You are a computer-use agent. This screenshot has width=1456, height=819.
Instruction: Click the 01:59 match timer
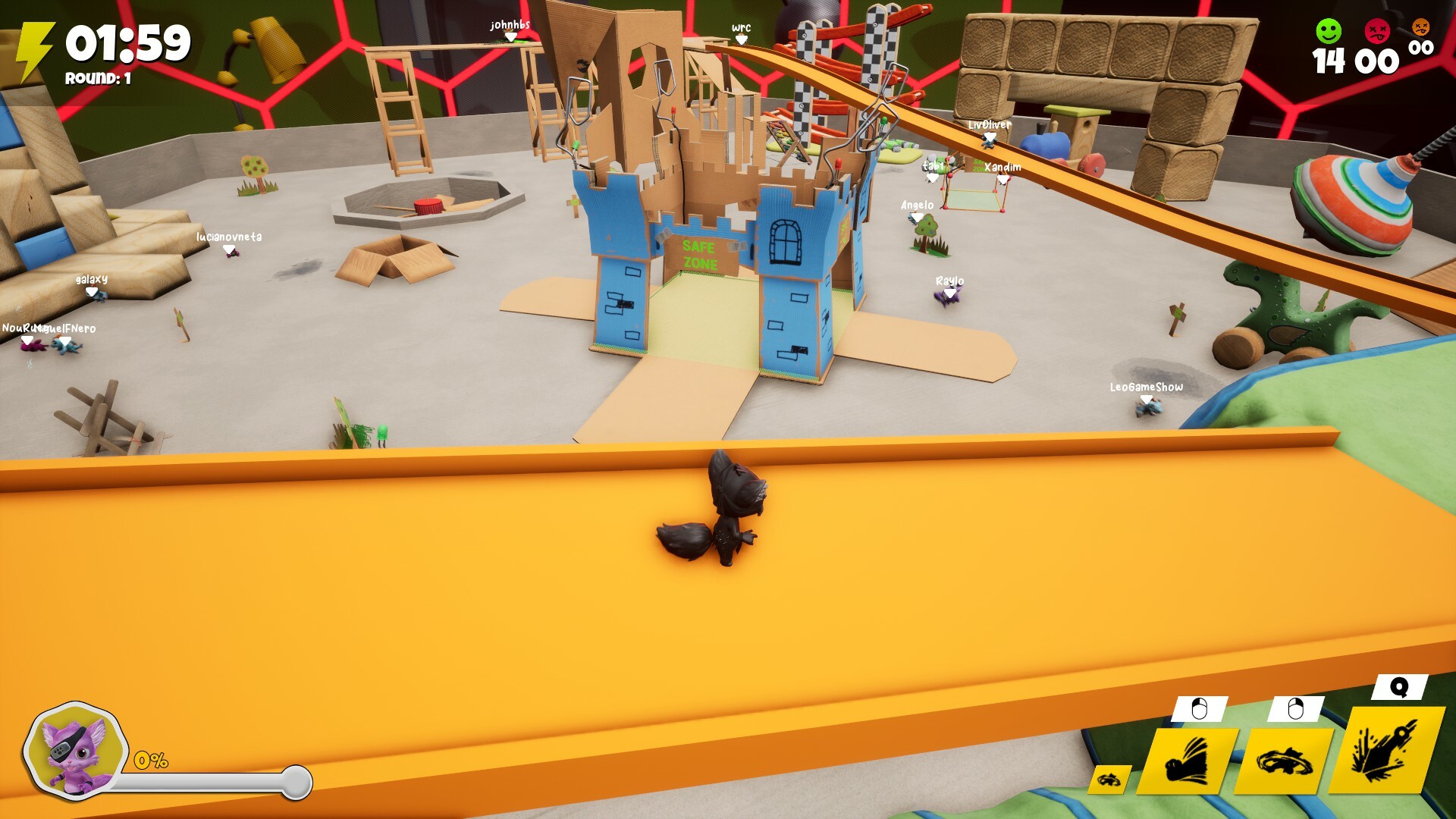[127, 43]
